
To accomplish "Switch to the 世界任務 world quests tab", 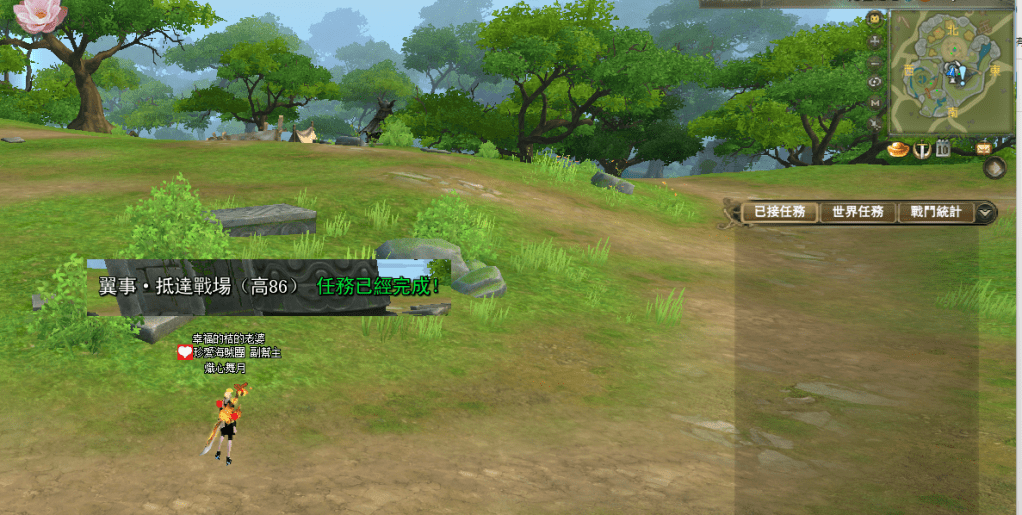I will pyautogui.click(x=858, y=212).
